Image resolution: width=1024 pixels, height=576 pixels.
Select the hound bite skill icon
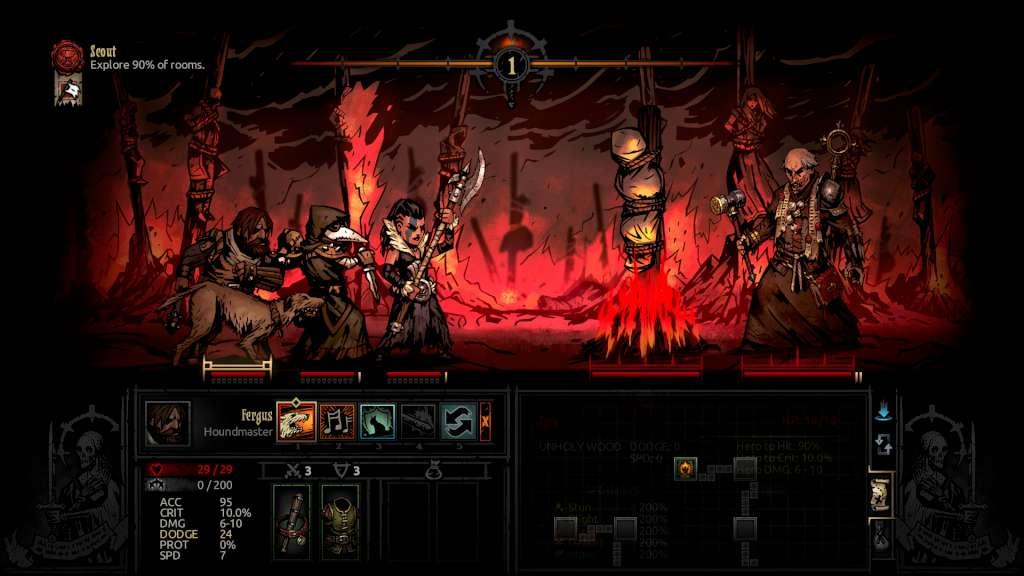point(296,422)
